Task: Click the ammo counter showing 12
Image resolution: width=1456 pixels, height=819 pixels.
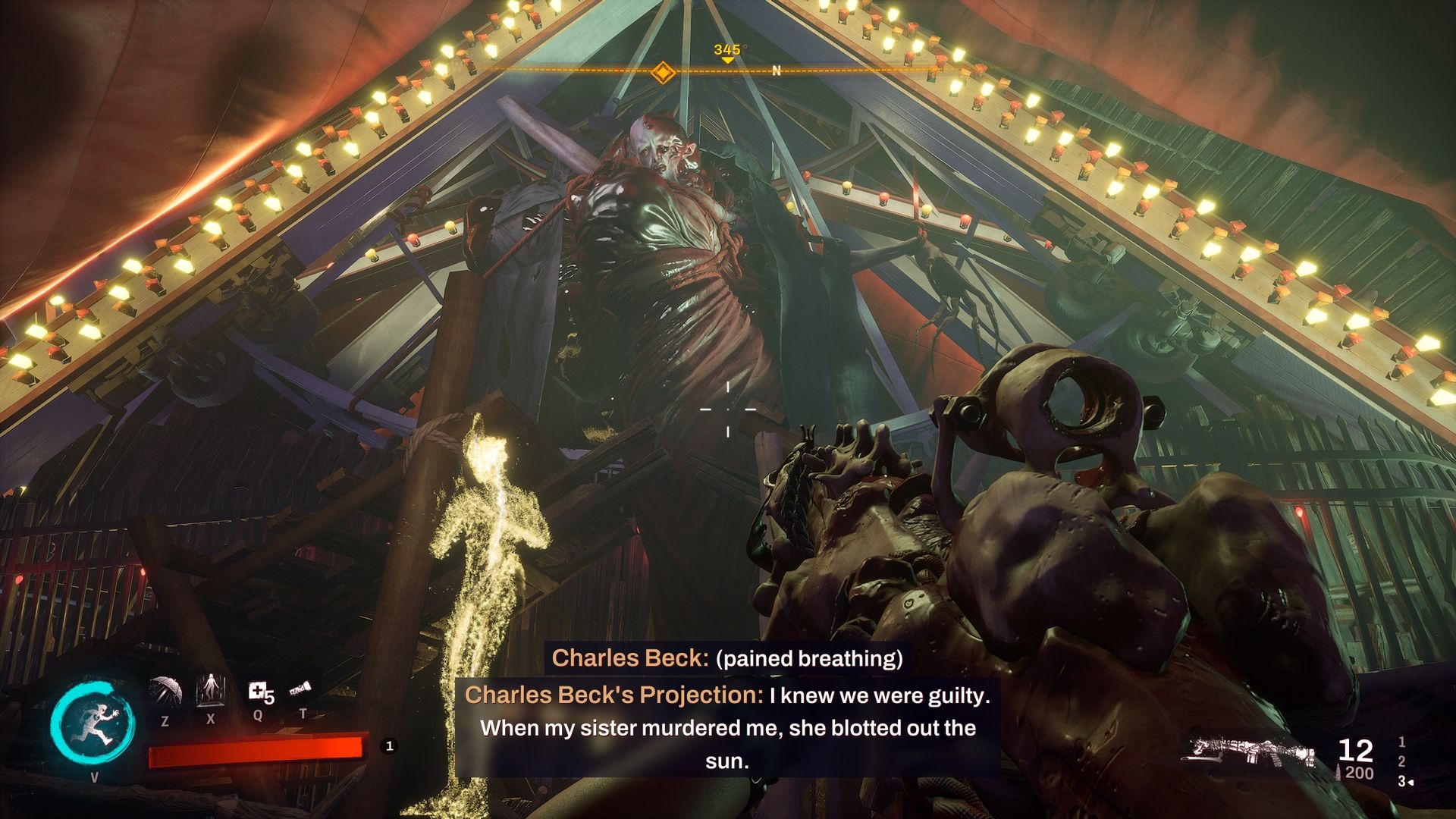Action: point(1355,750)
